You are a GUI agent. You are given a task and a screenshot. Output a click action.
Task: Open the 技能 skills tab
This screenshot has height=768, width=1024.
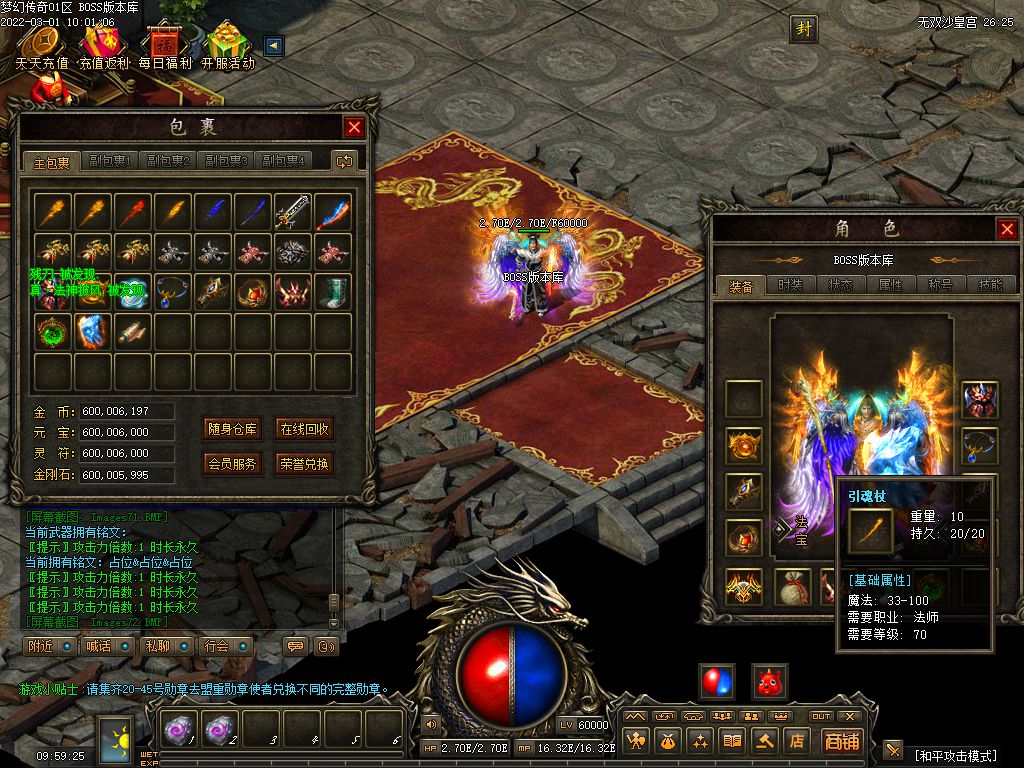tap(990, 285)
